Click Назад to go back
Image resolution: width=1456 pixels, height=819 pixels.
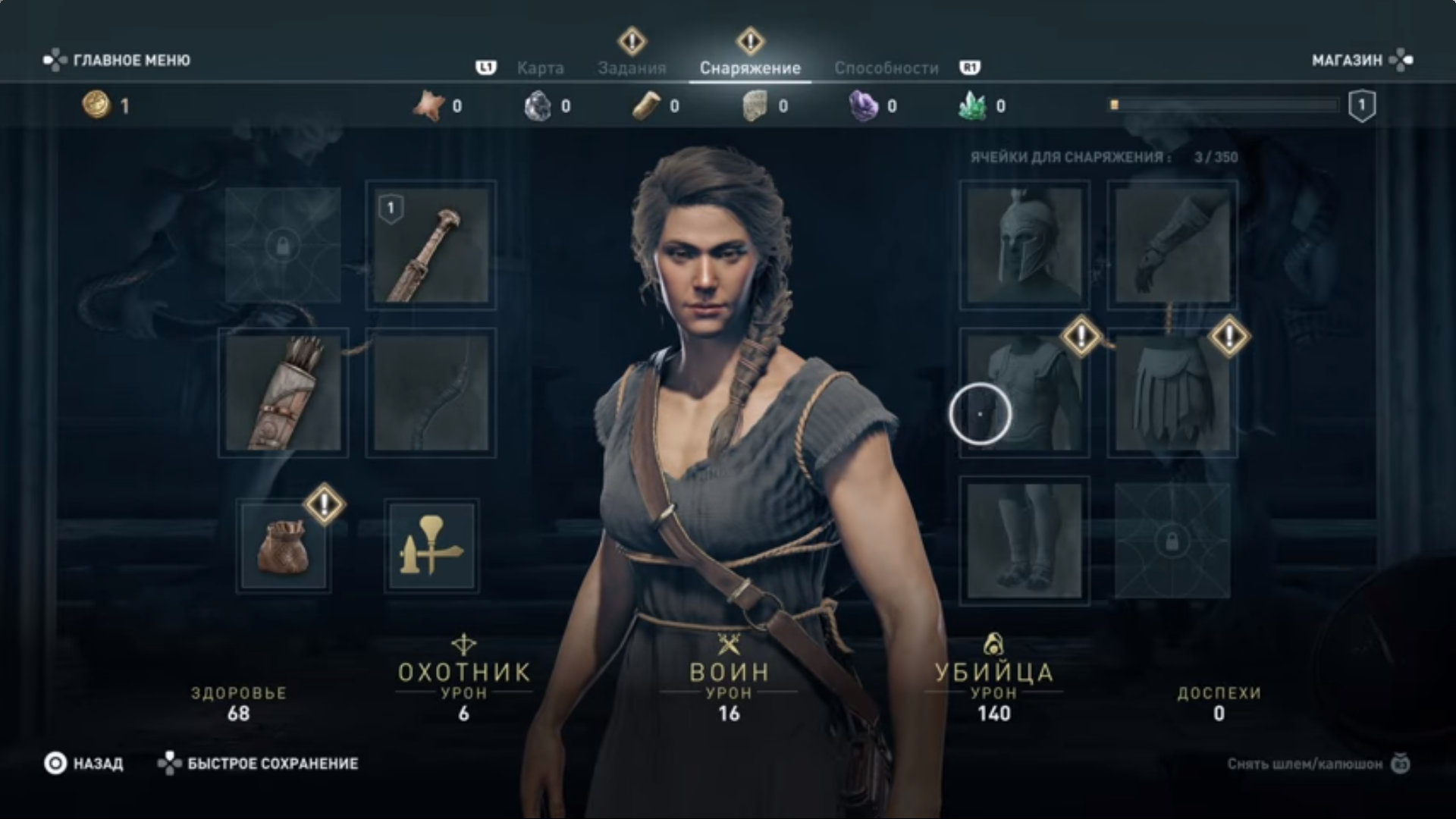pos(84,764)
